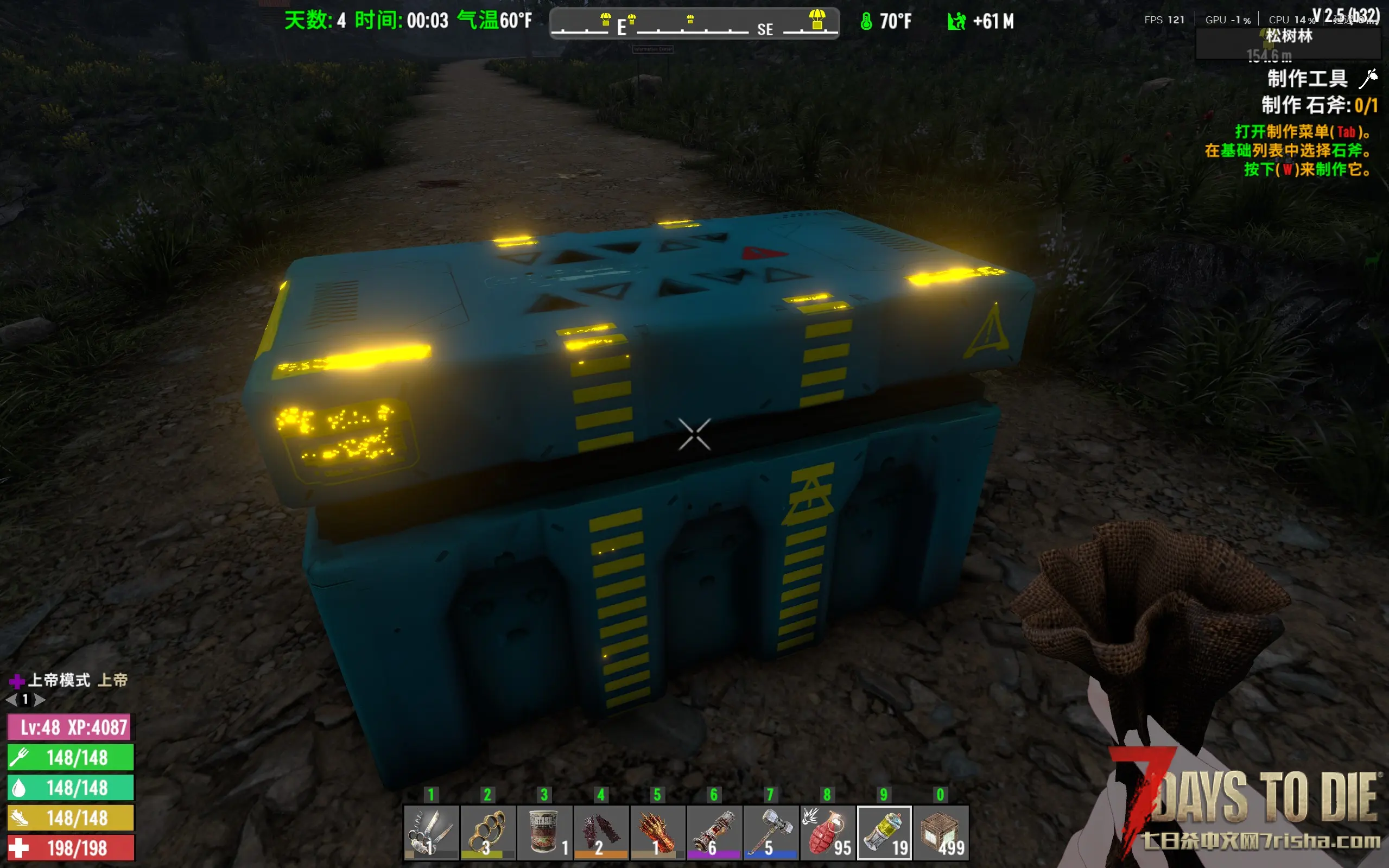This screenshot has height=868, width=1389.
Task: Select the brass knuckles hotbar slot
Action: coord(487,832)
